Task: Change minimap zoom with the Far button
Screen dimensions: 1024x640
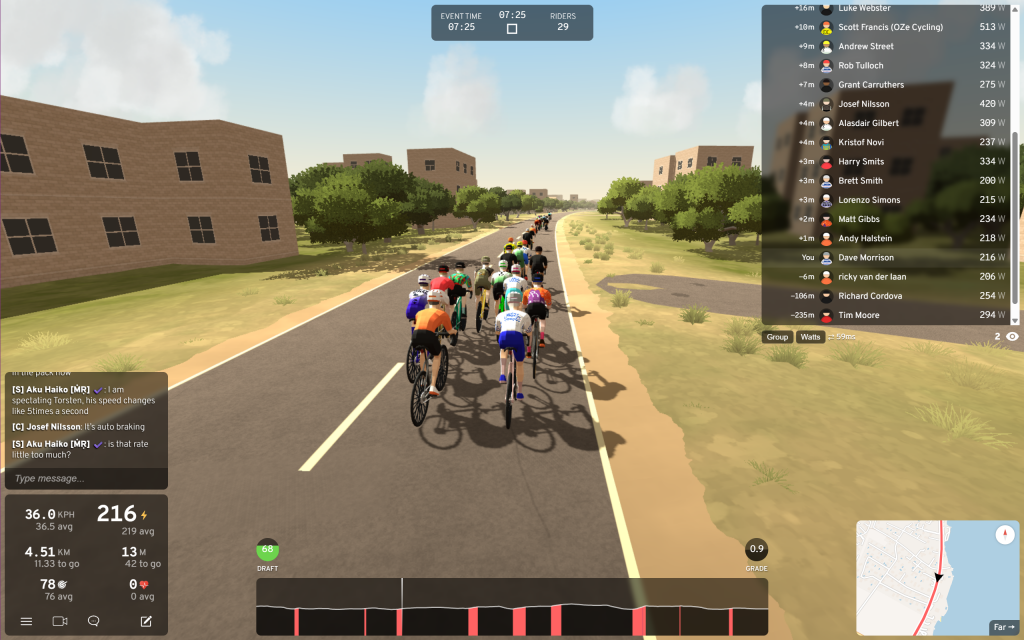Action: (1002, 627)
